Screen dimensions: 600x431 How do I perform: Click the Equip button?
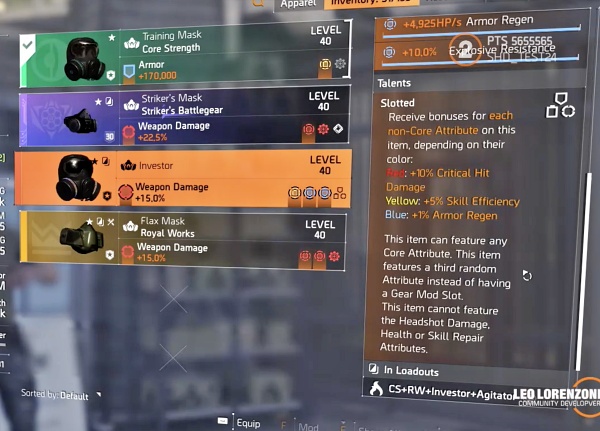click(x=240, y=424)
